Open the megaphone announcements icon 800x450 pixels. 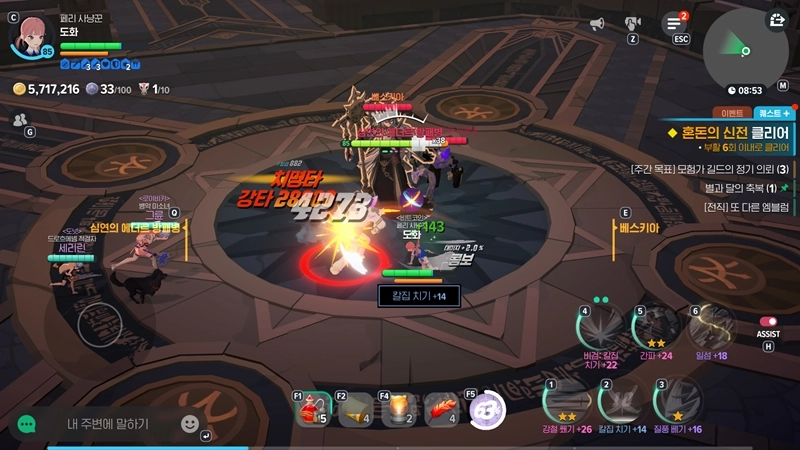coord(597,23)
